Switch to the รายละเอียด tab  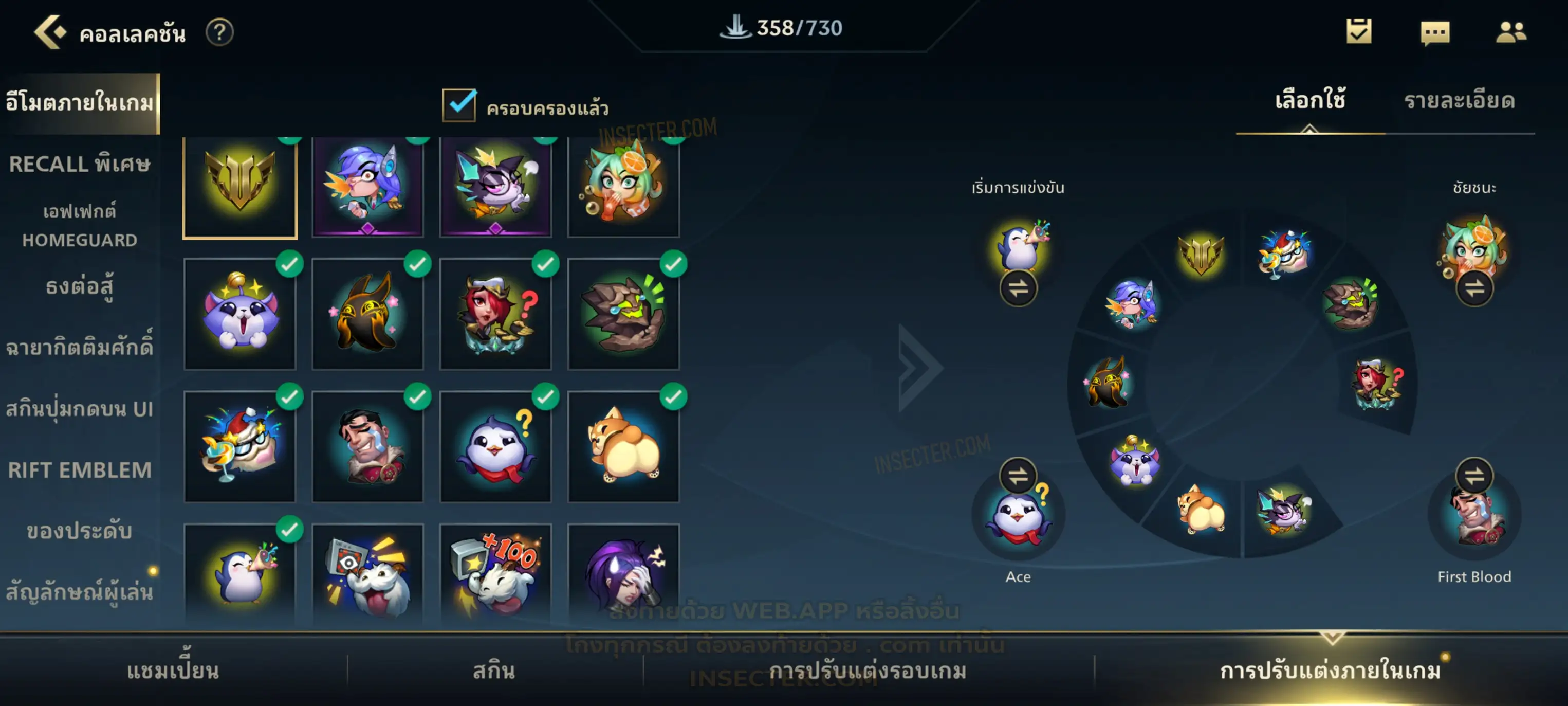(x=1459, y=101)
